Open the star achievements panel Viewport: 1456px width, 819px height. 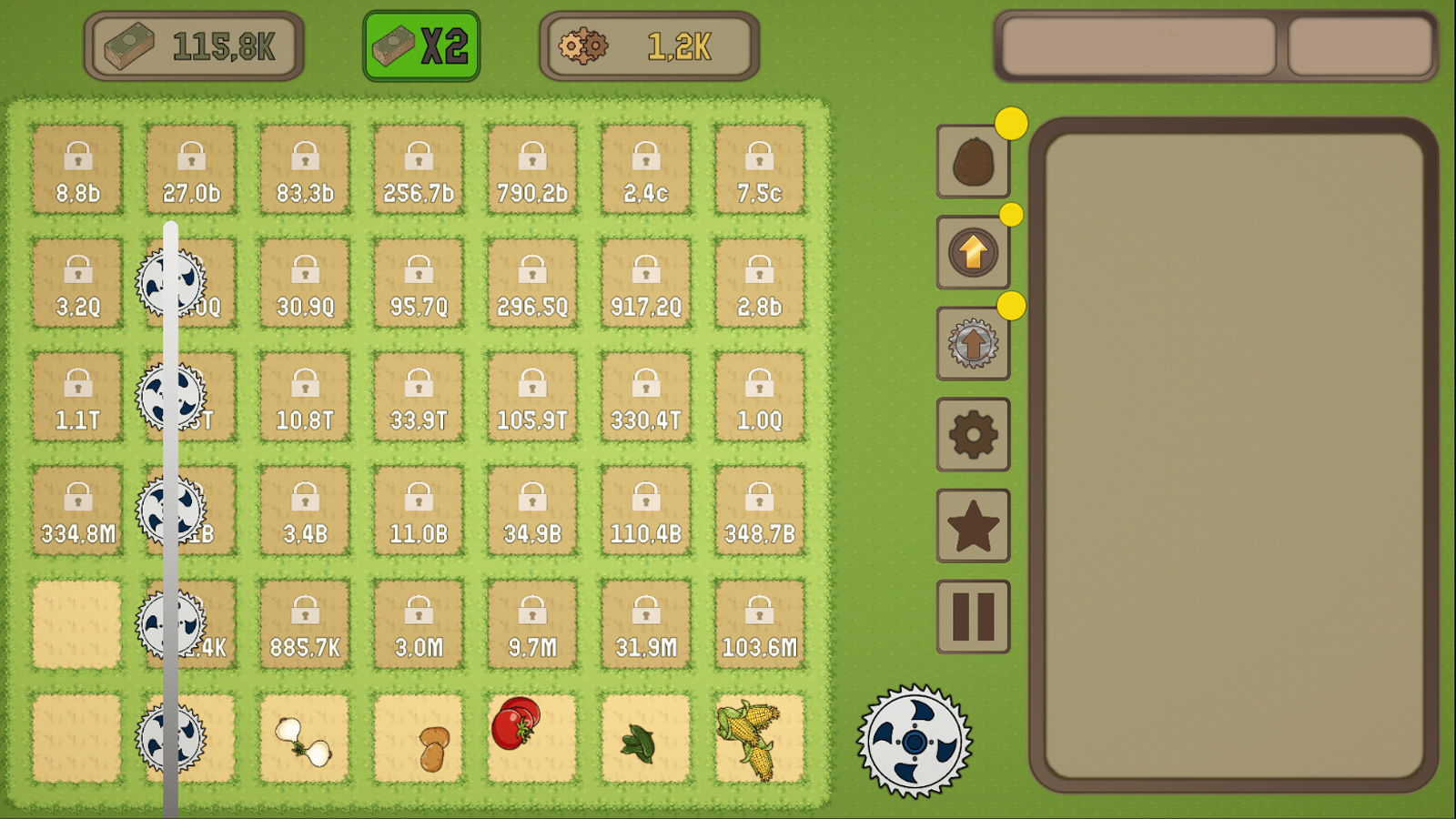[973, 523]
